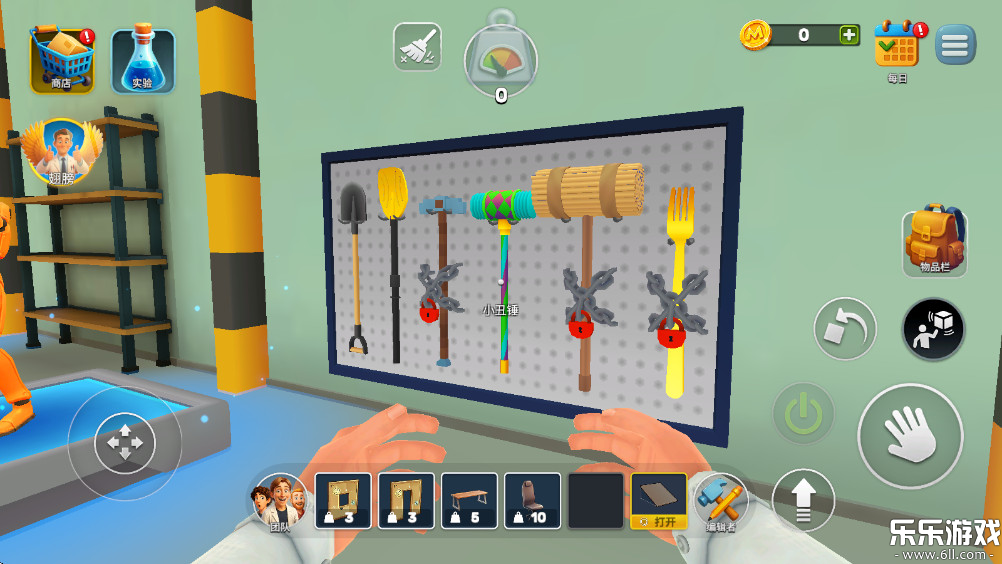
Task: Activate the broom clean-up button
Action: [417, 47]
